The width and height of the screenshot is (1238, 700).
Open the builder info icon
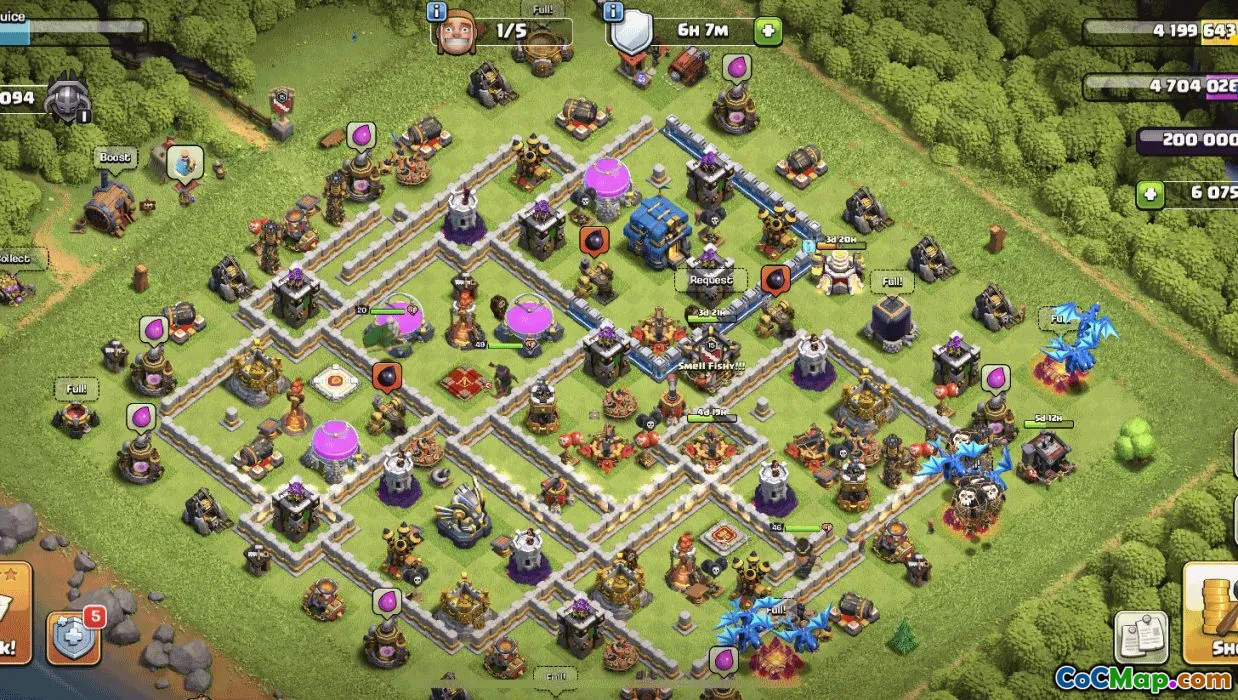point(437,11)
